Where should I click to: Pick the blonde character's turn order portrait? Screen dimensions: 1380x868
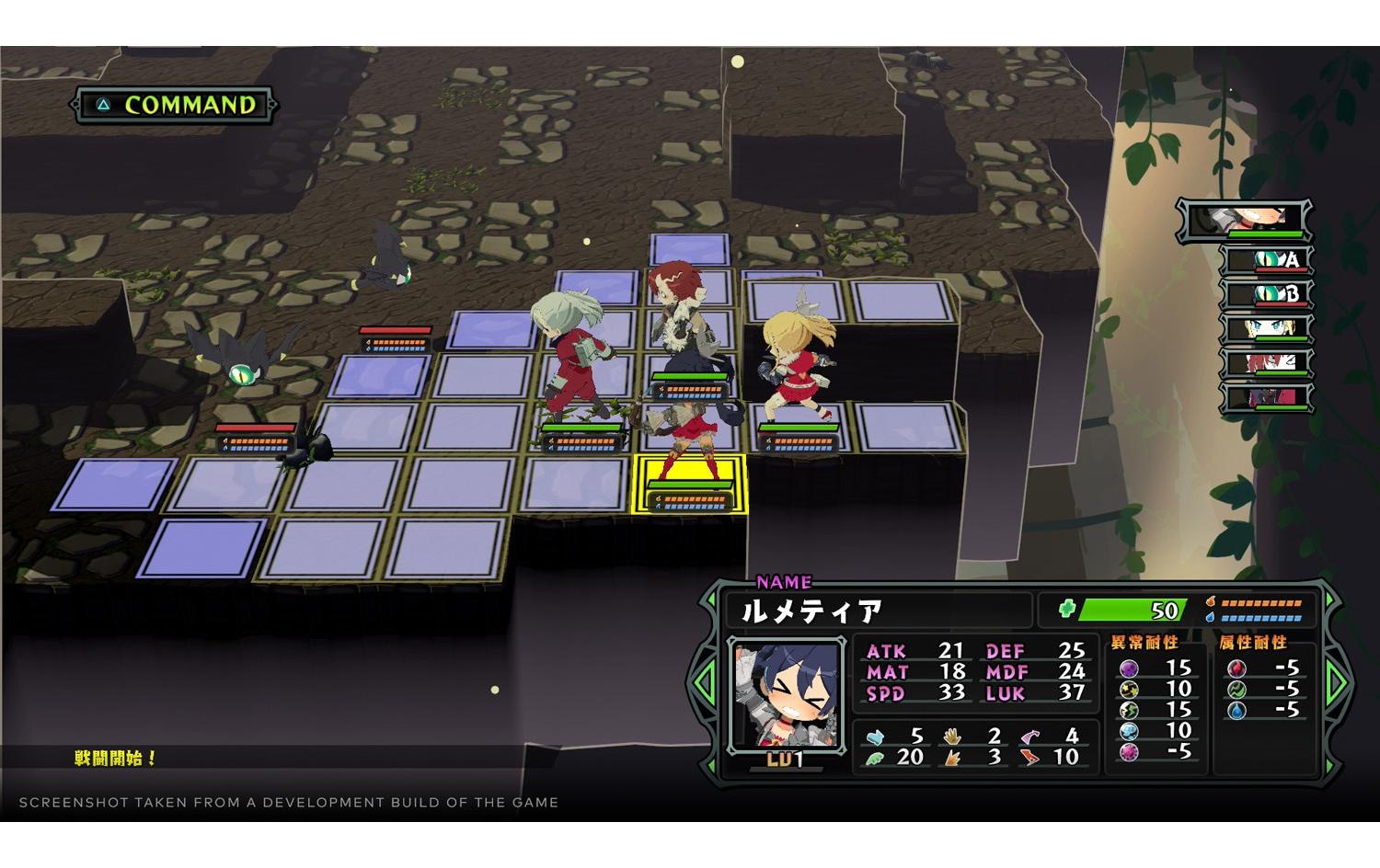coord(1268,328)
